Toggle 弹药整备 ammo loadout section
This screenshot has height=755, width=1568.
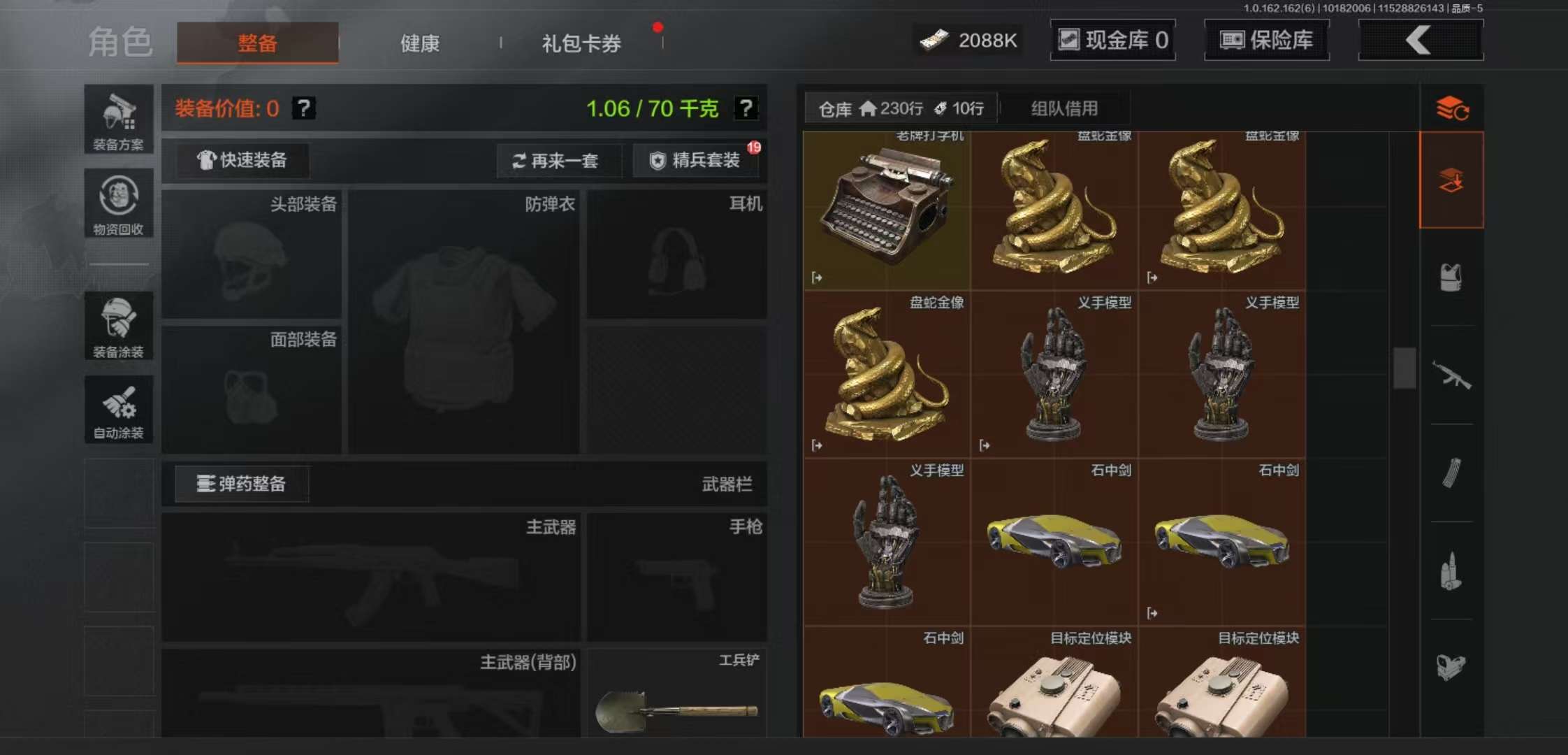tap(242, 483)
